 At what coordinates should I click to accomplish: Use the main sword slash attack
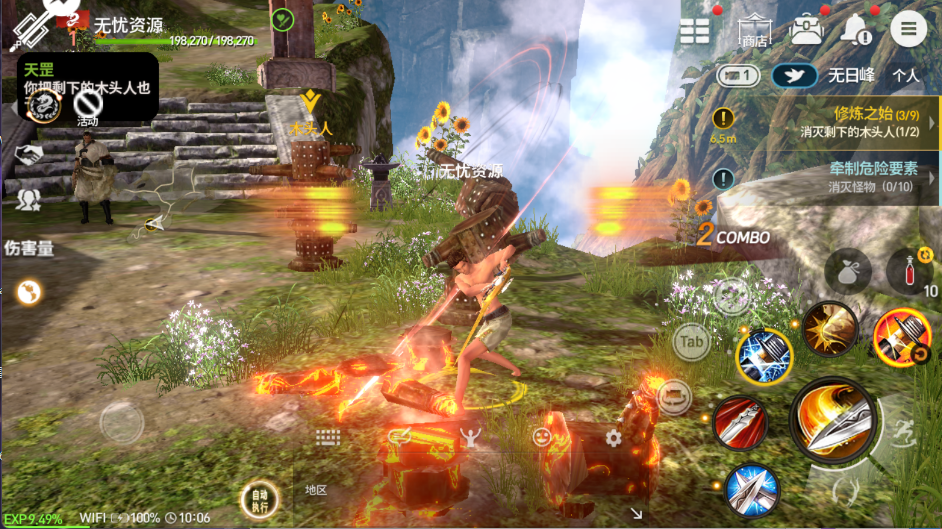(x=831, y=419)
